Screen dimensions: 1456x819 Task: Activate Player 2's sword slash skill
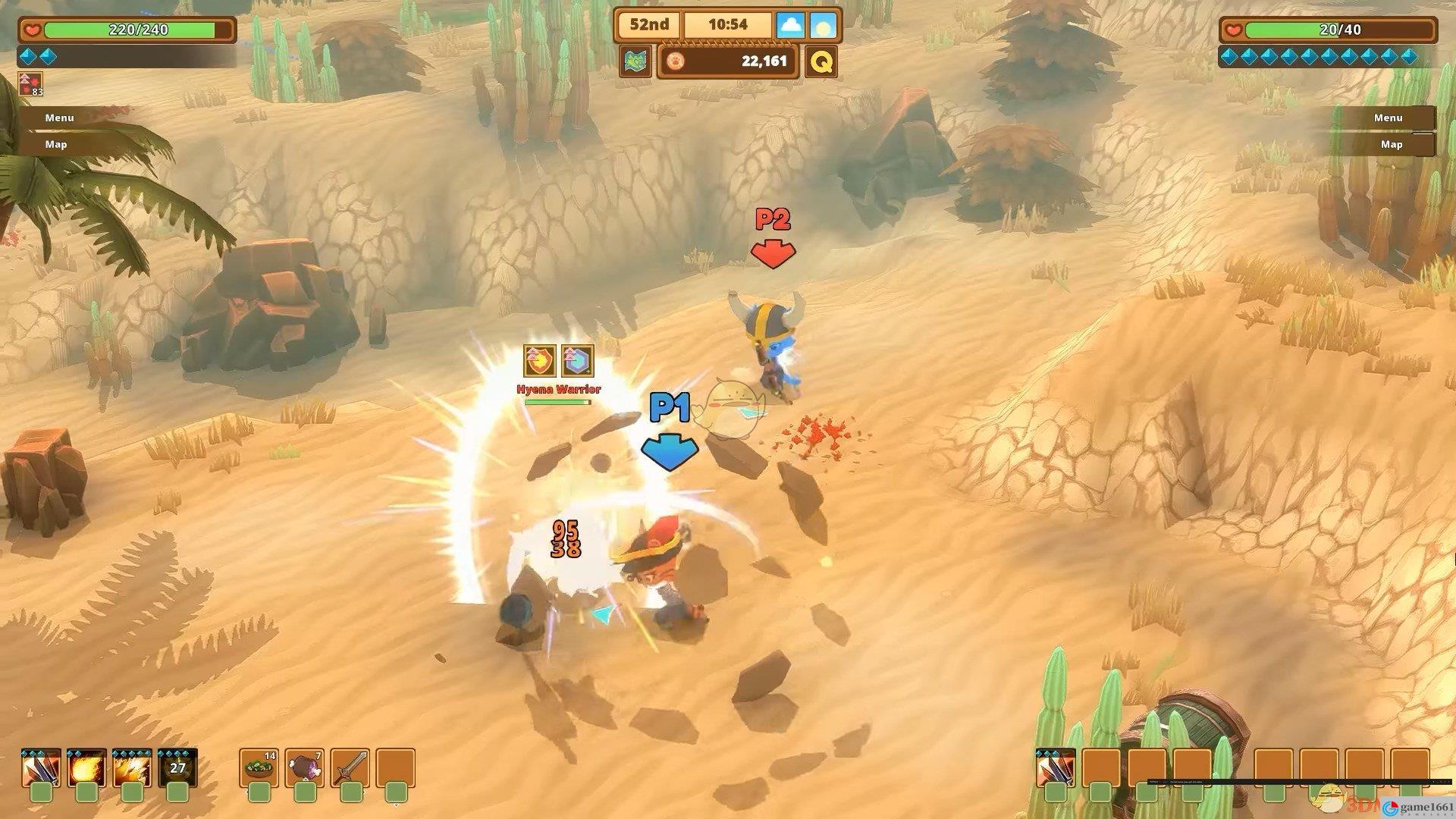click(x=1056, y=769)
